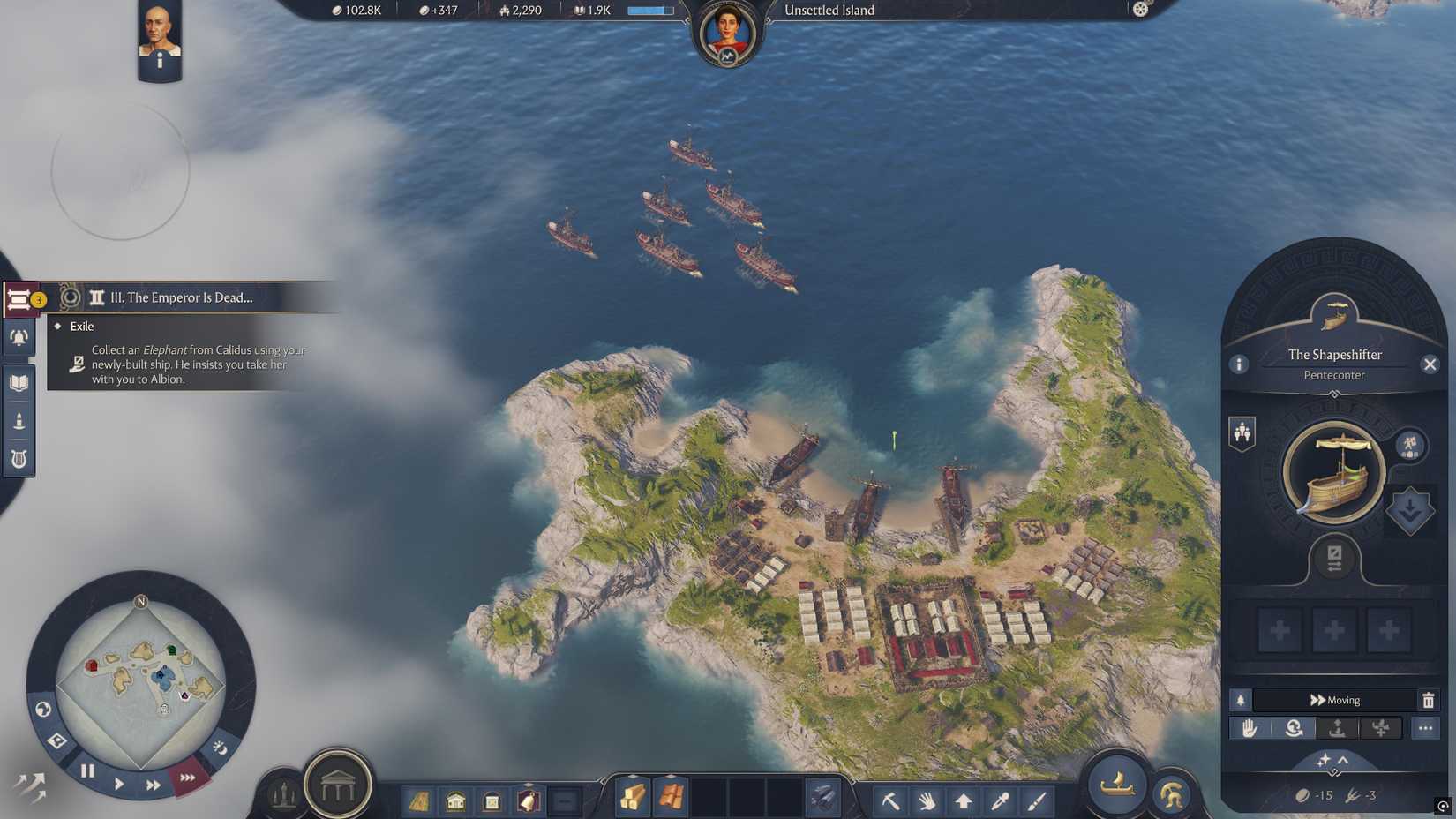
Task: Click the upgrade arrow tool
Action: 963,801
